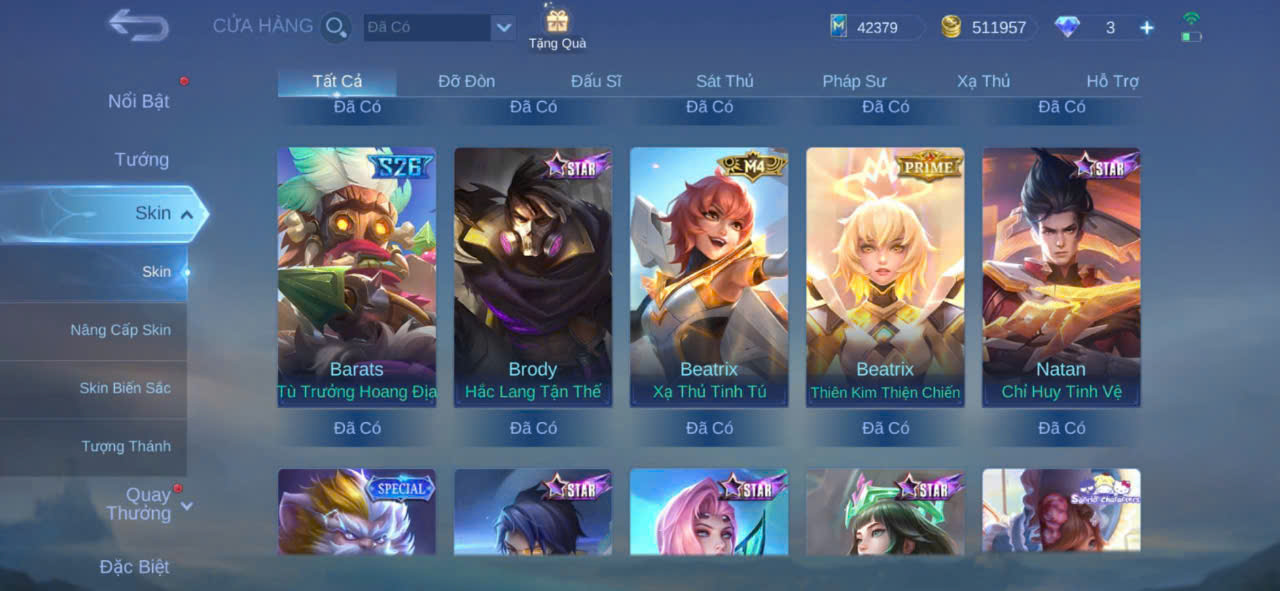
Task: Open the Nổi Bật menu section
Action: [x=138, y=101]
